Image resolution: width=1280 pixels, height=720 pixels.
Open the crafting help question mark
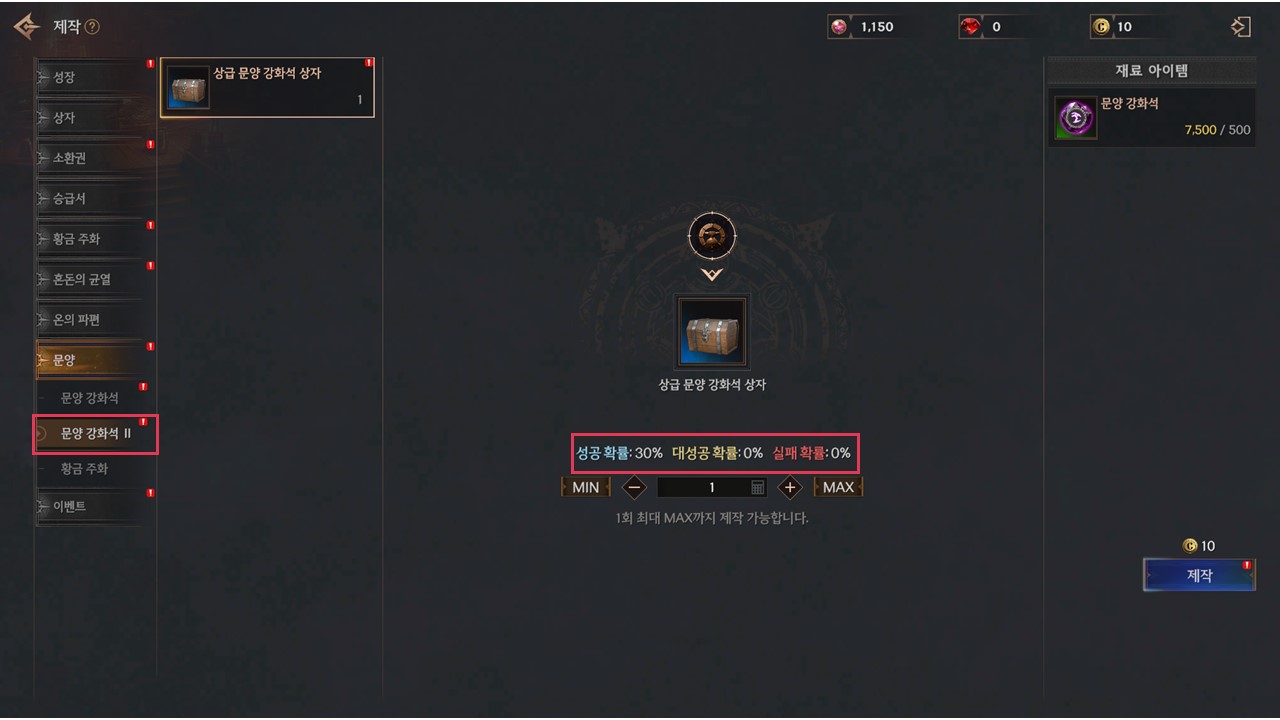point(92,27)
